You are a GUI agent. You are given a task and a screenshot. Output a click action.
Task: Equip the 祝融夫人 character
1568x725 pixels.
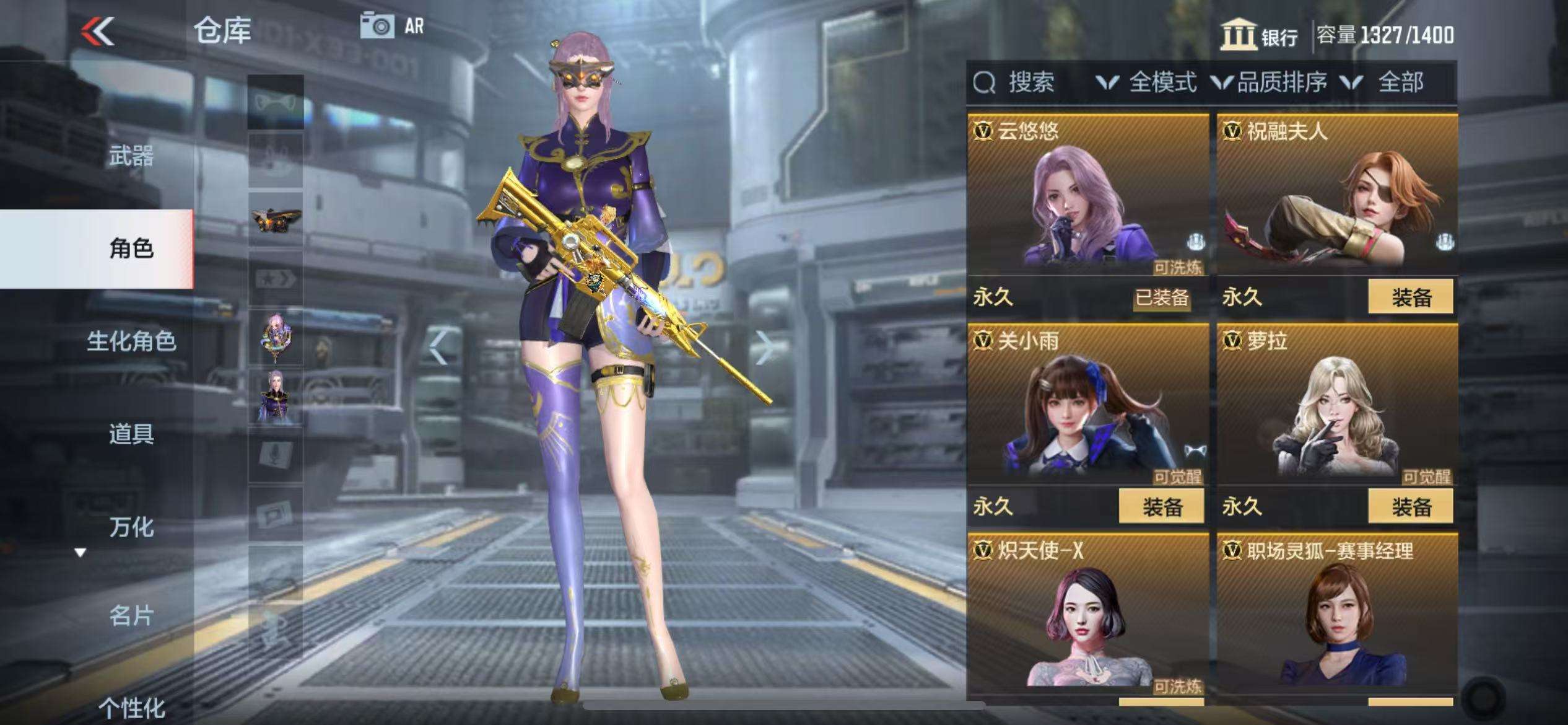point(1410,297)
